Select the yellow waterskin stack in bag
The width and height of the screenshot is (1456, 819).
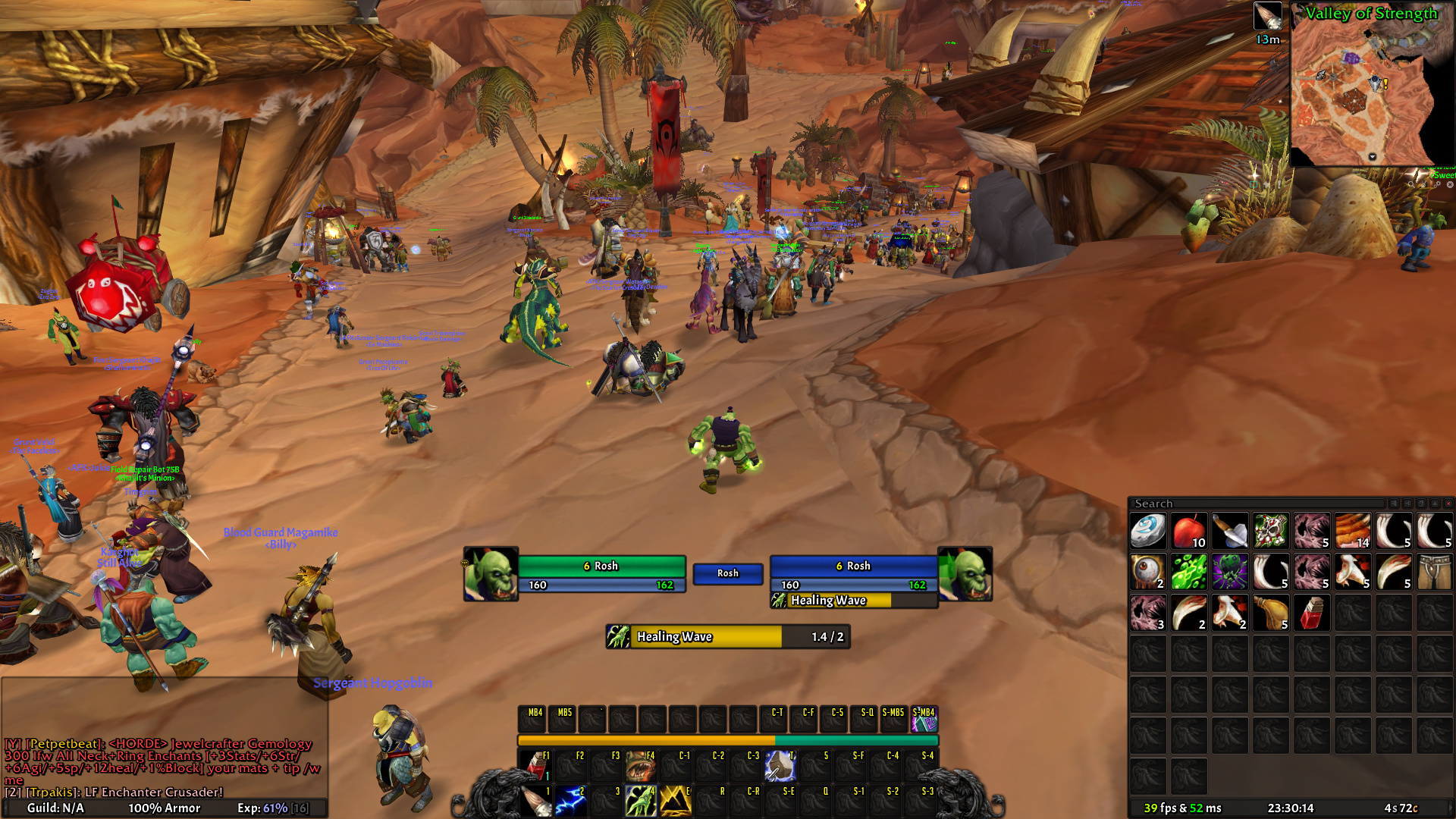[1271, 613]
